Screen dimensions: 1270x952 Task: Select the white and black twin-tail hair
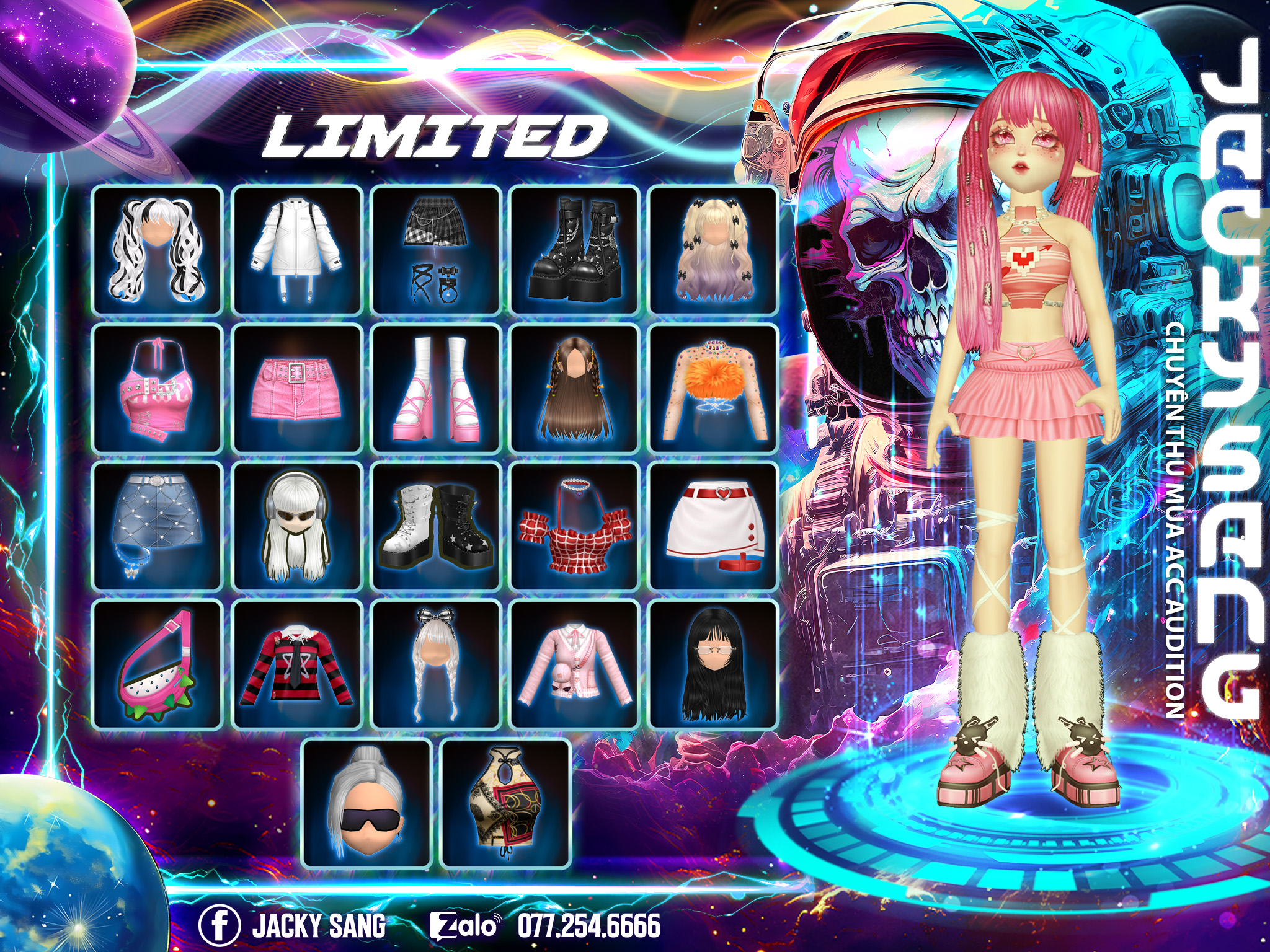pyautogui.click(x=157, y=249)
